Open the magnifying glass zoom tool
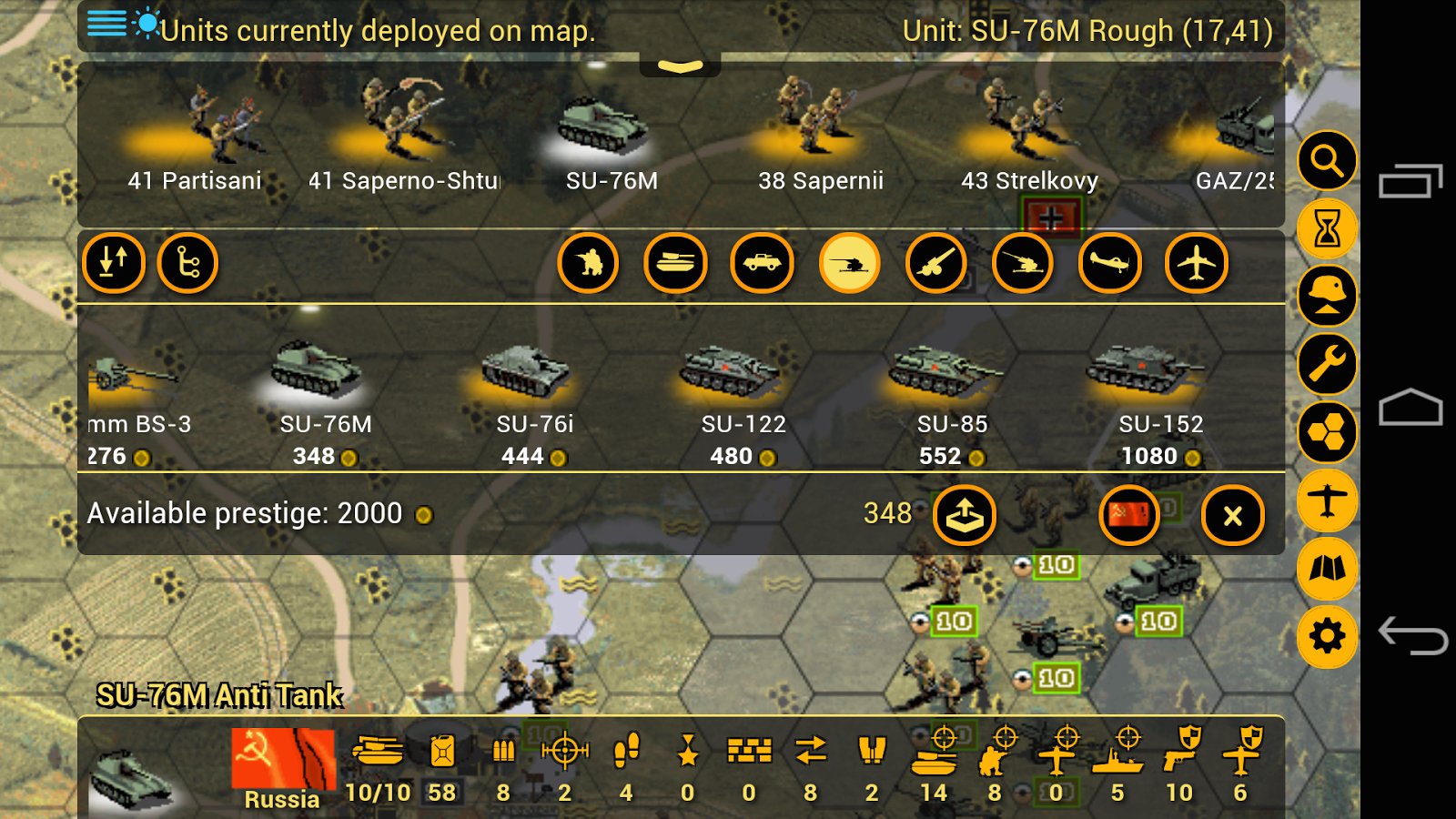The width and height of the screenshot is (1456, 819). (x=1327, y=161)
